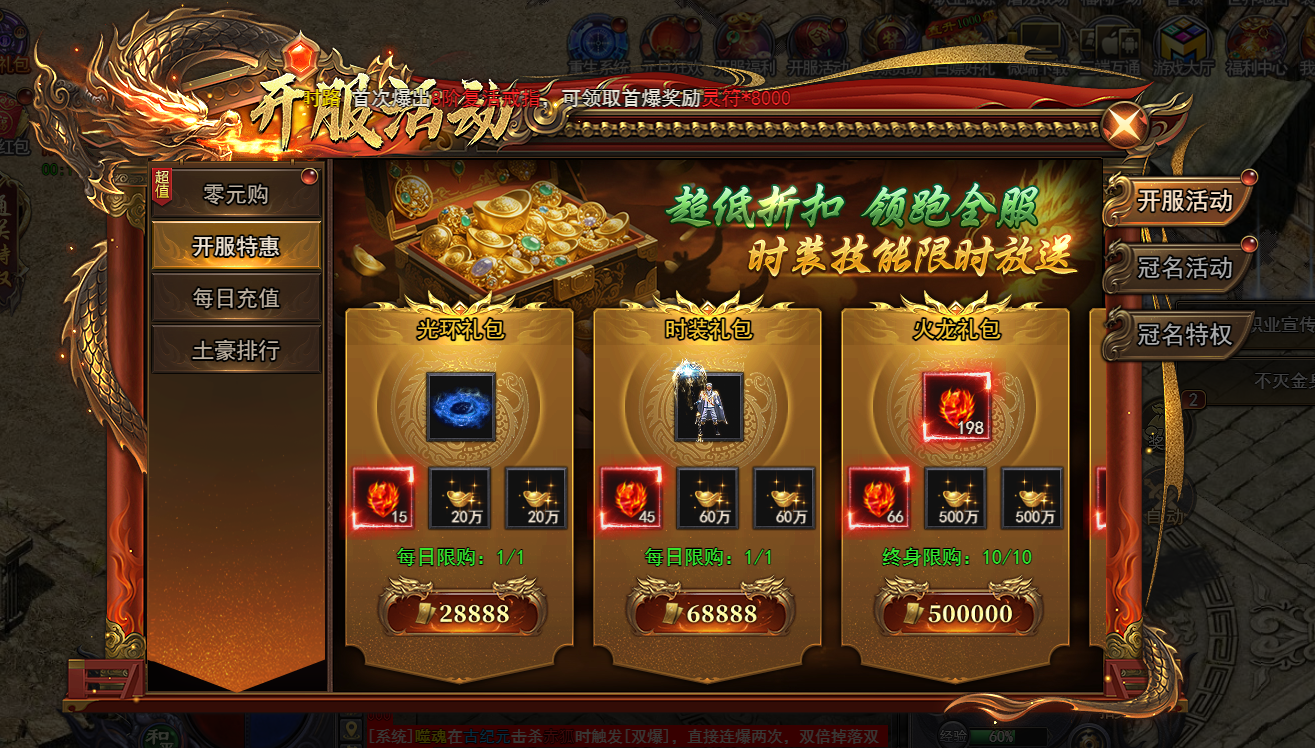Screen dimensions: 1315x748
Task: Buy the 火龙礼包 for 500000
Action: click(958, 614)
